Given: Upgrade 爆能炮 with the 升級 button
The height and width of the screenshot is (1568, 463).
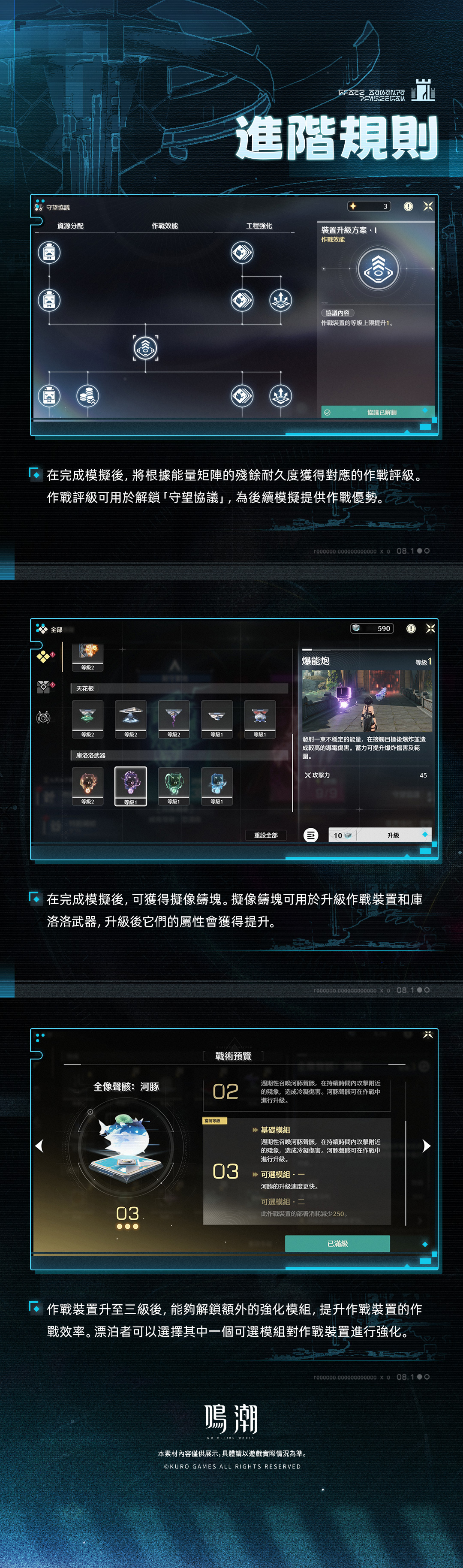Looking at the screenshot, I should 393,835.
